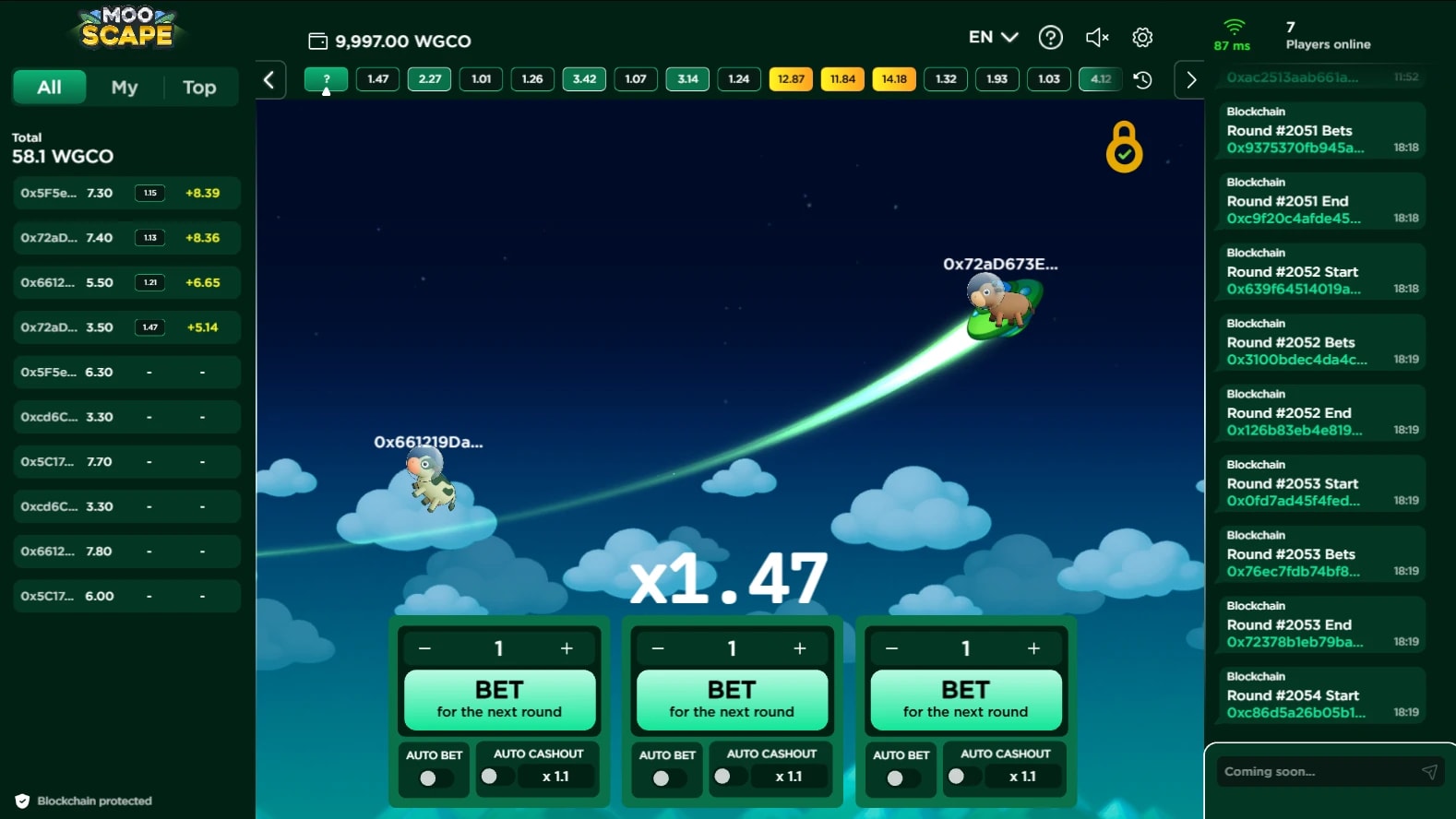Toggle the muted sound speaker icon
Viewport: 1456px width, 819px height.
[x=1096, y=38]
